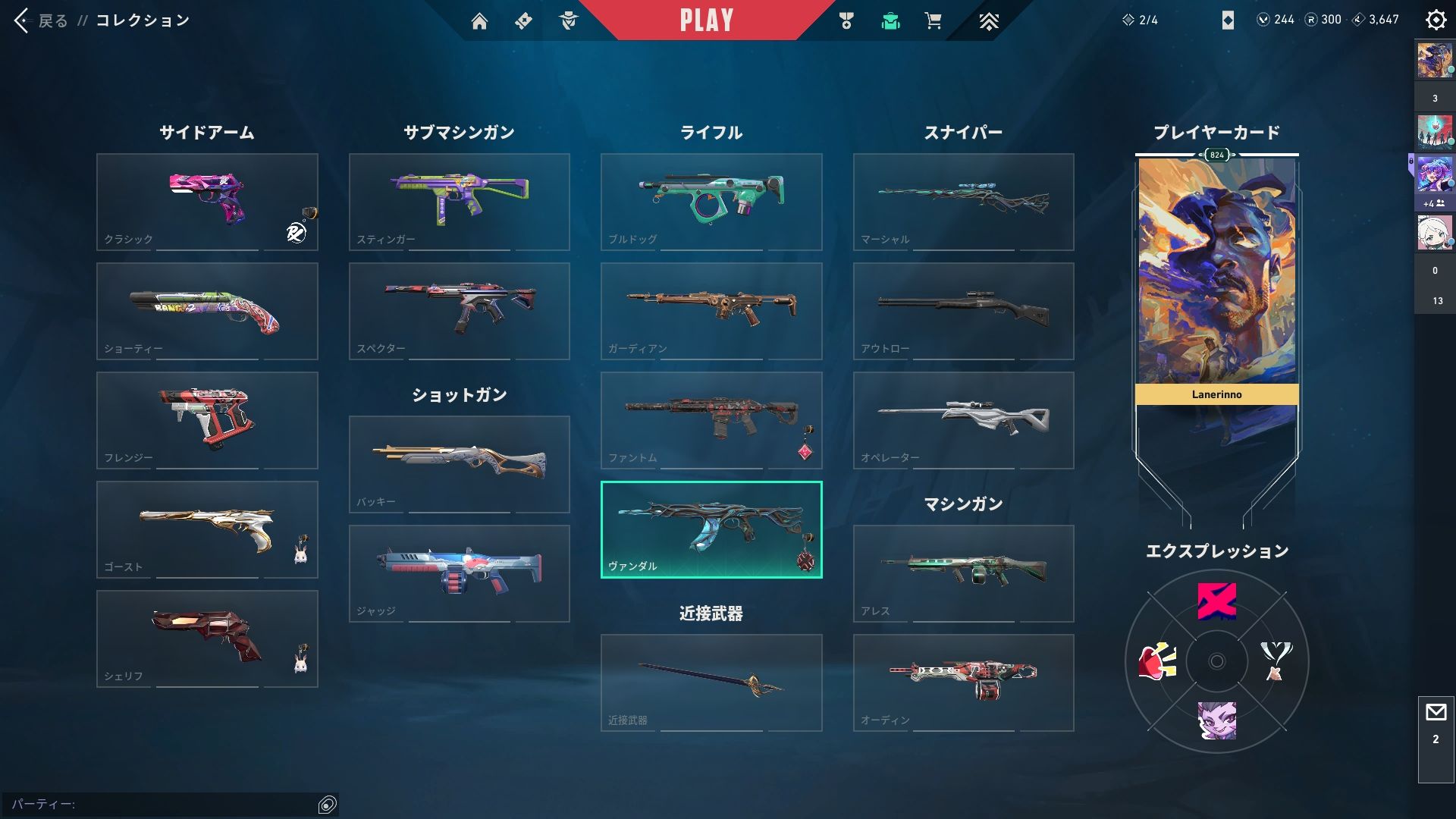Image resolution: width=1456 pixels, height=819 pixels.
Task: Choose the スペクター weapon slot
Action: 459,311
